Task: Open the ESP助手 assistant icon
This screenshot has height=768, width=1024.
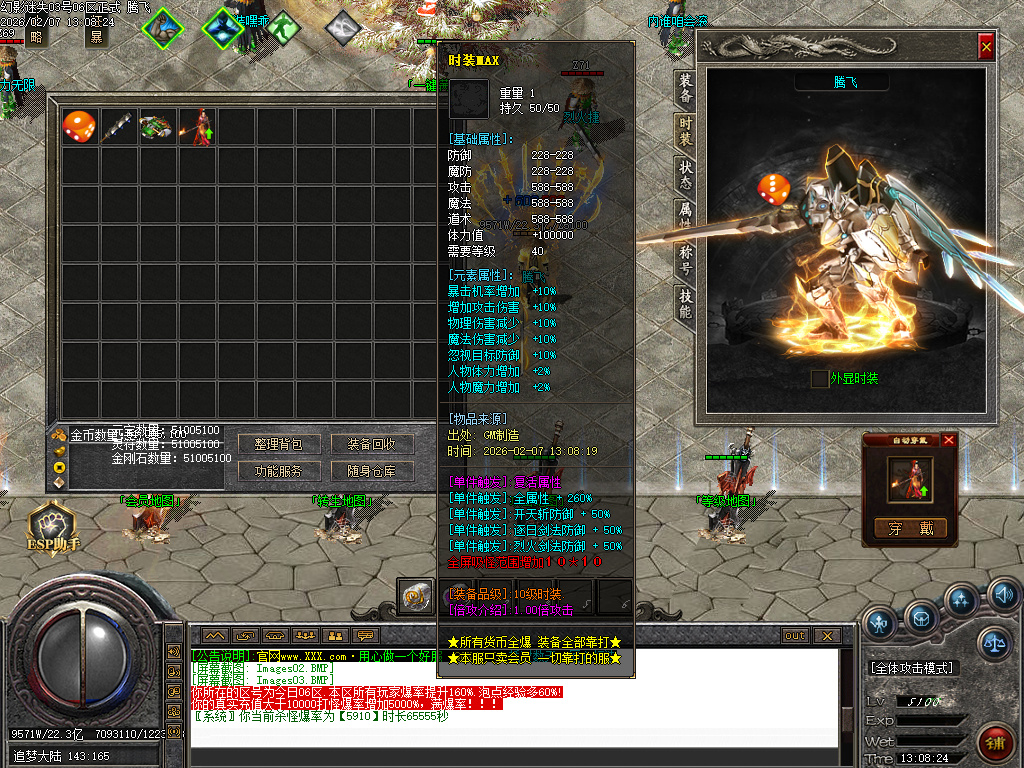Action: pos(52,525)
